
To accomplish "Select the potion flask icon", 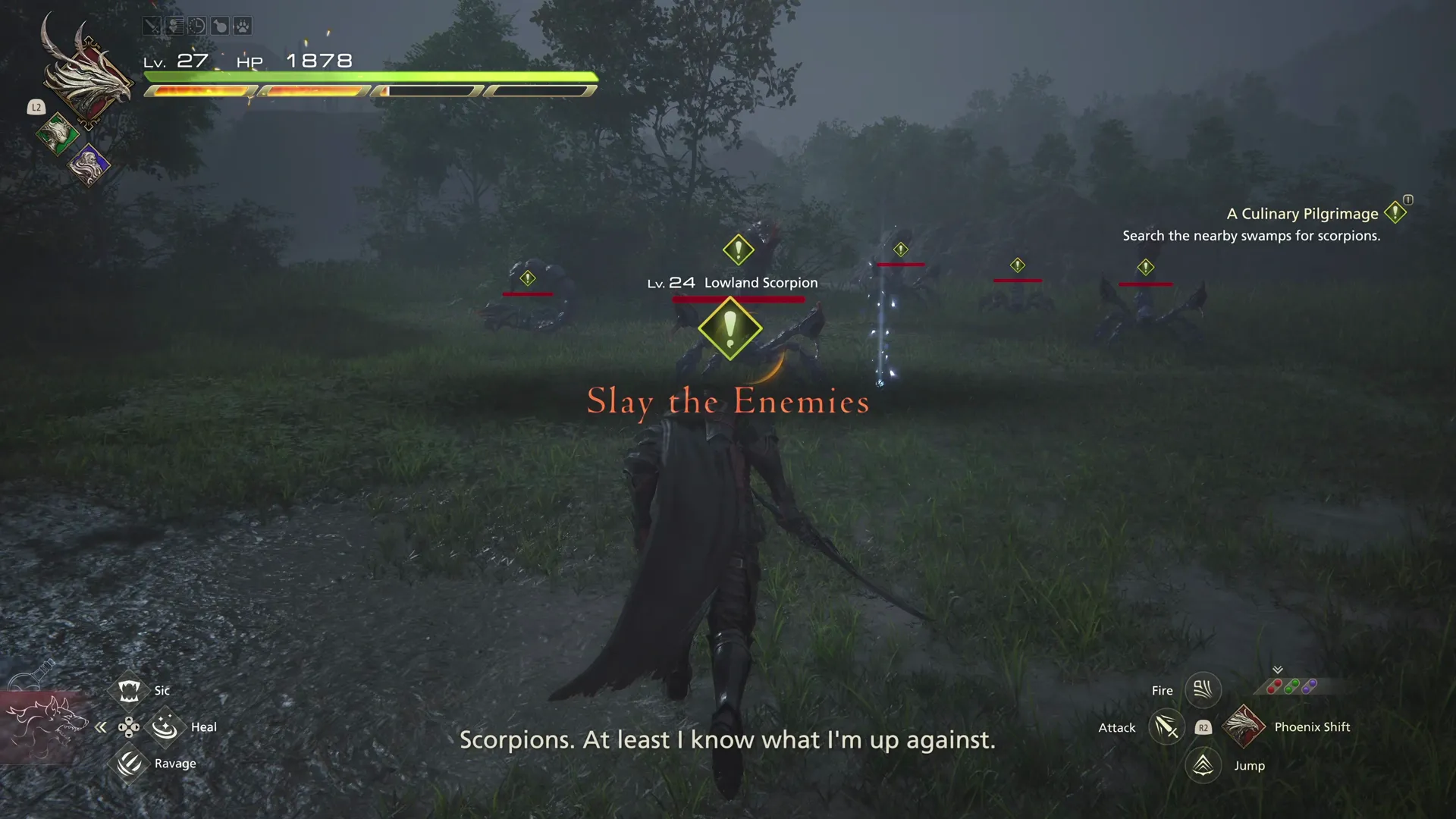I will tap(218, 25).
